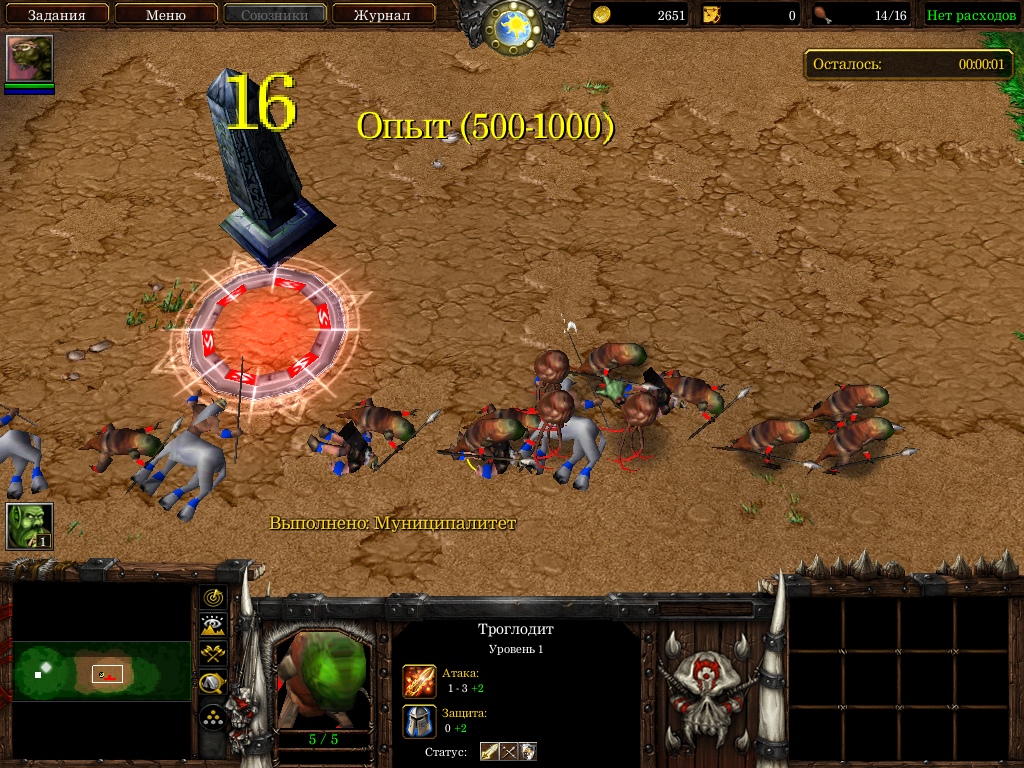
Task: Click the Атака attack type icon
Action: pos(419,681)
